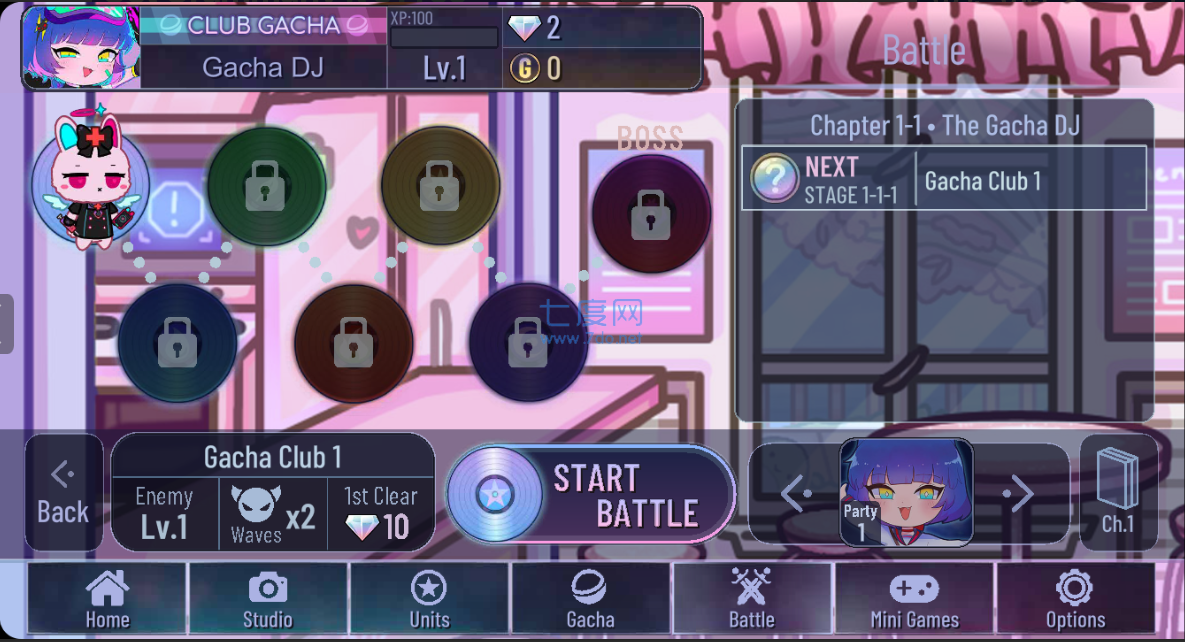Screen dimensions: 1185x642
Task: Choose the locked BOSS stage disc
Action: point(651,213)
